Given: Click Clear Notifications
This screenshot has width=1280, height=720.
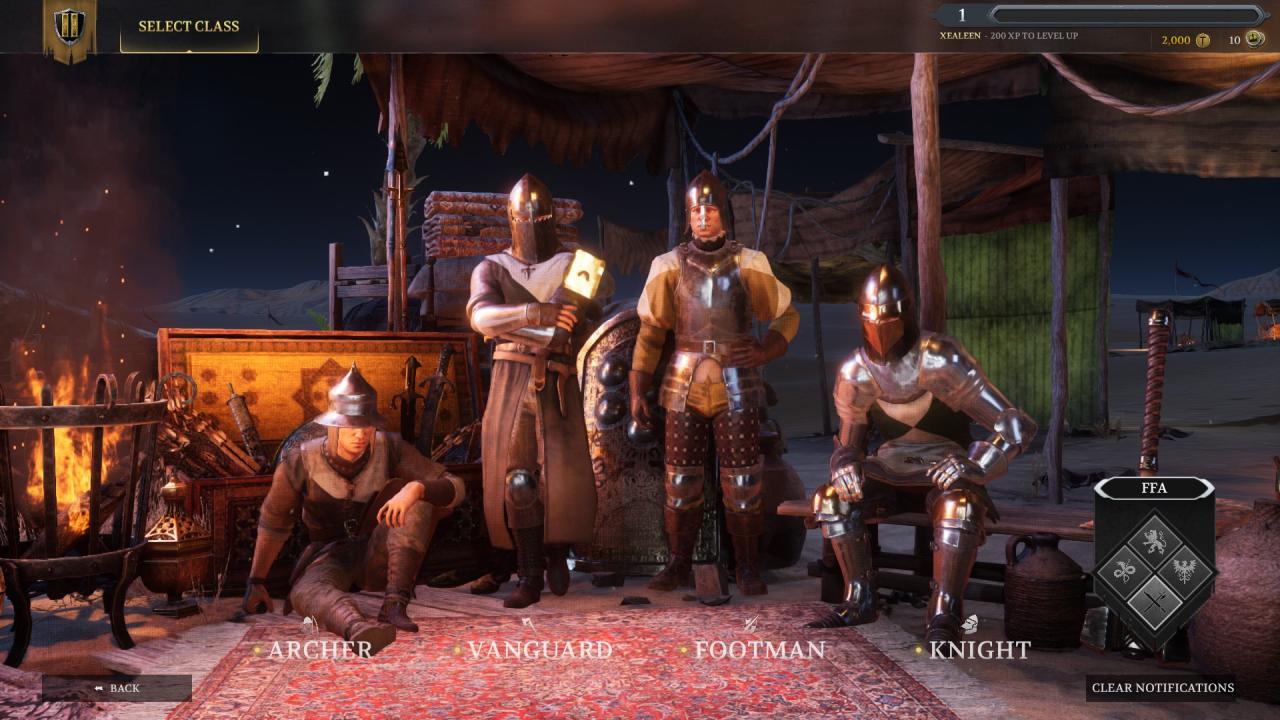Looking at the screenshot, I should pyautogui.click(x=1162, y=688).
